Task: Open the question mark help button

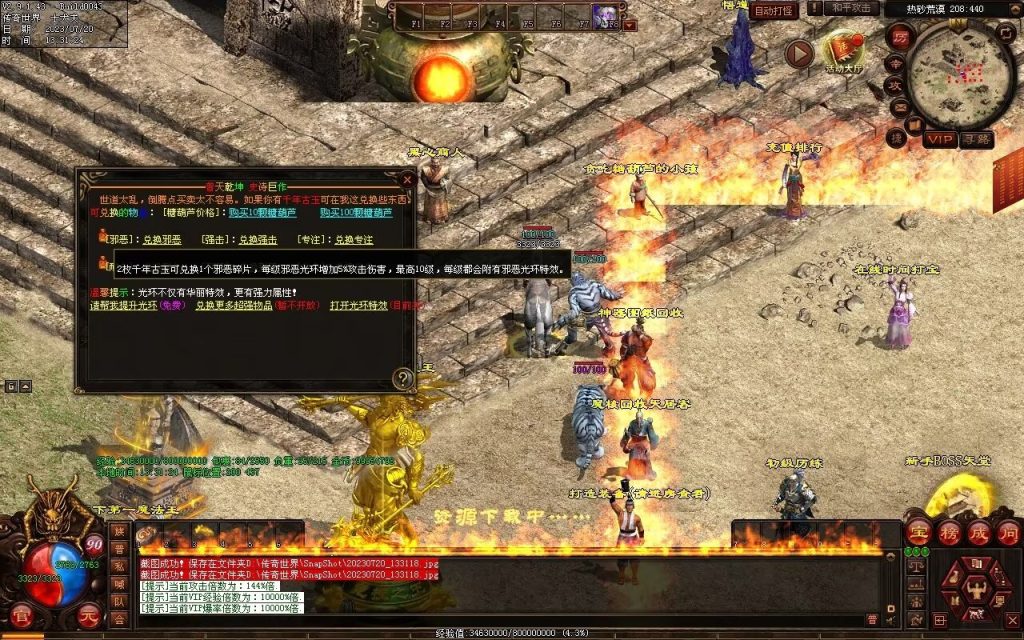Action: coord(402,378)
